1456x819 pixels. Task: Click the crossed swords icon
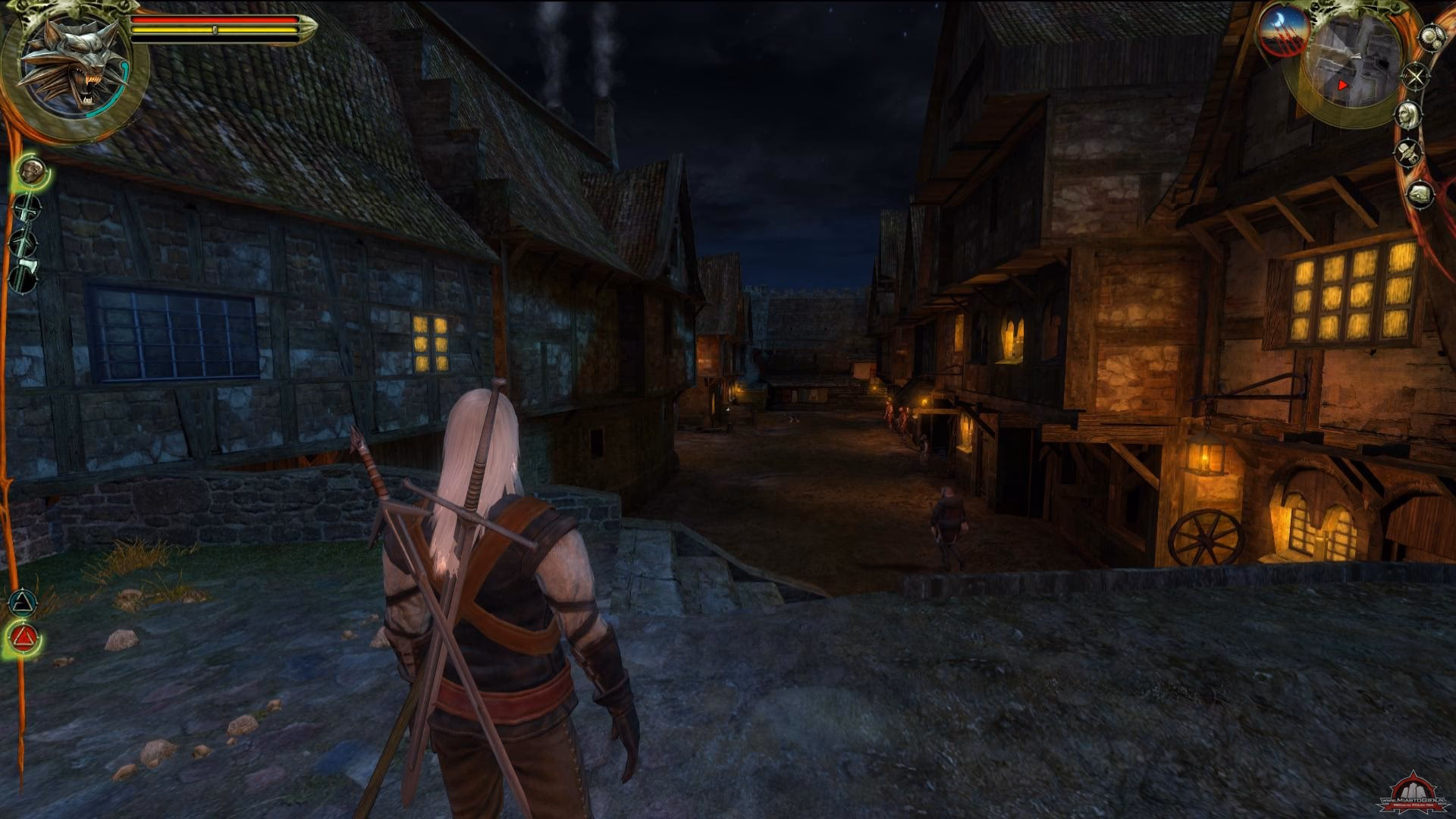pyautogui.click(x=1415, y=76)
